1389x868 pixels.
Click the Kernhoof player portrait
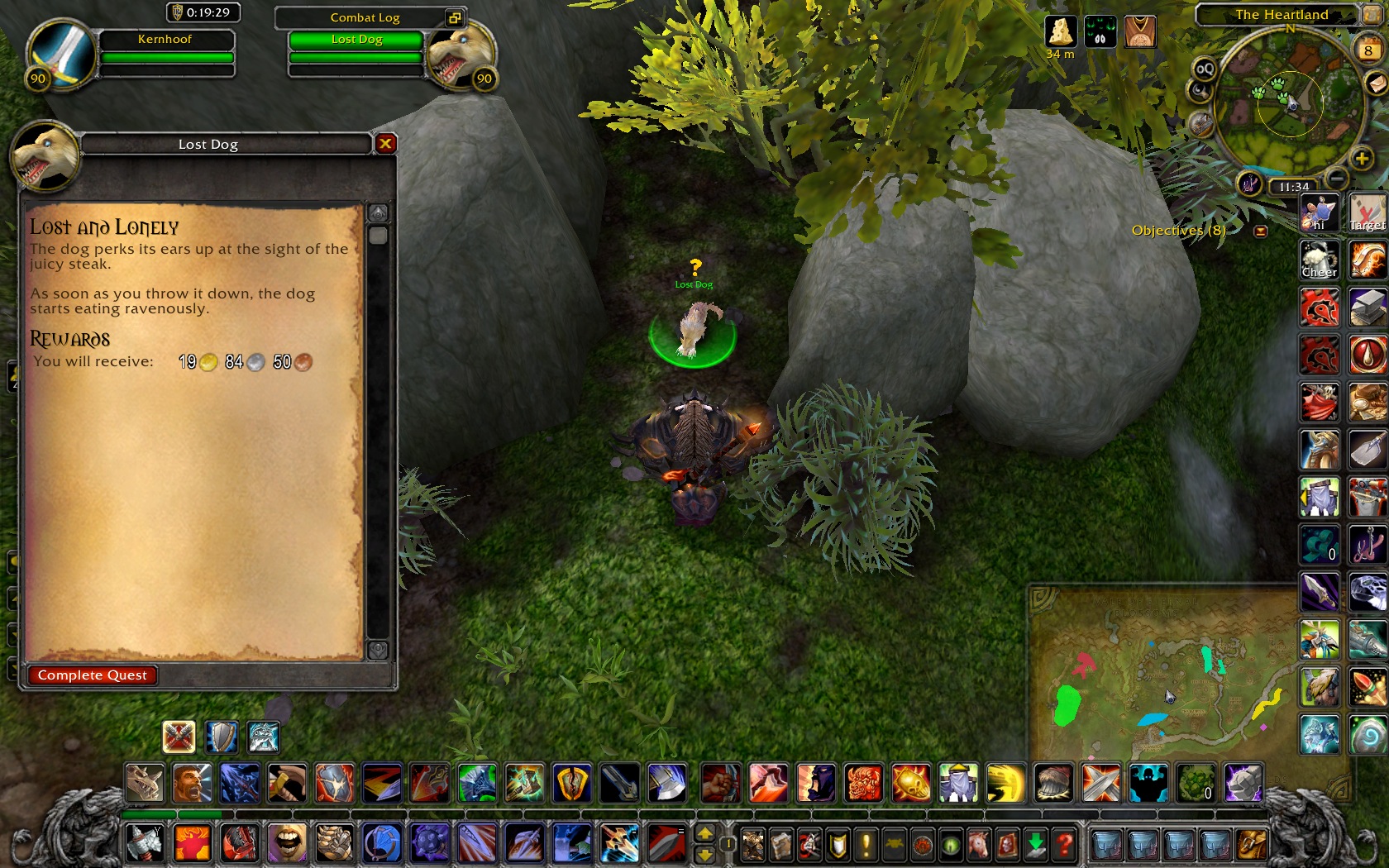[60, 51]
